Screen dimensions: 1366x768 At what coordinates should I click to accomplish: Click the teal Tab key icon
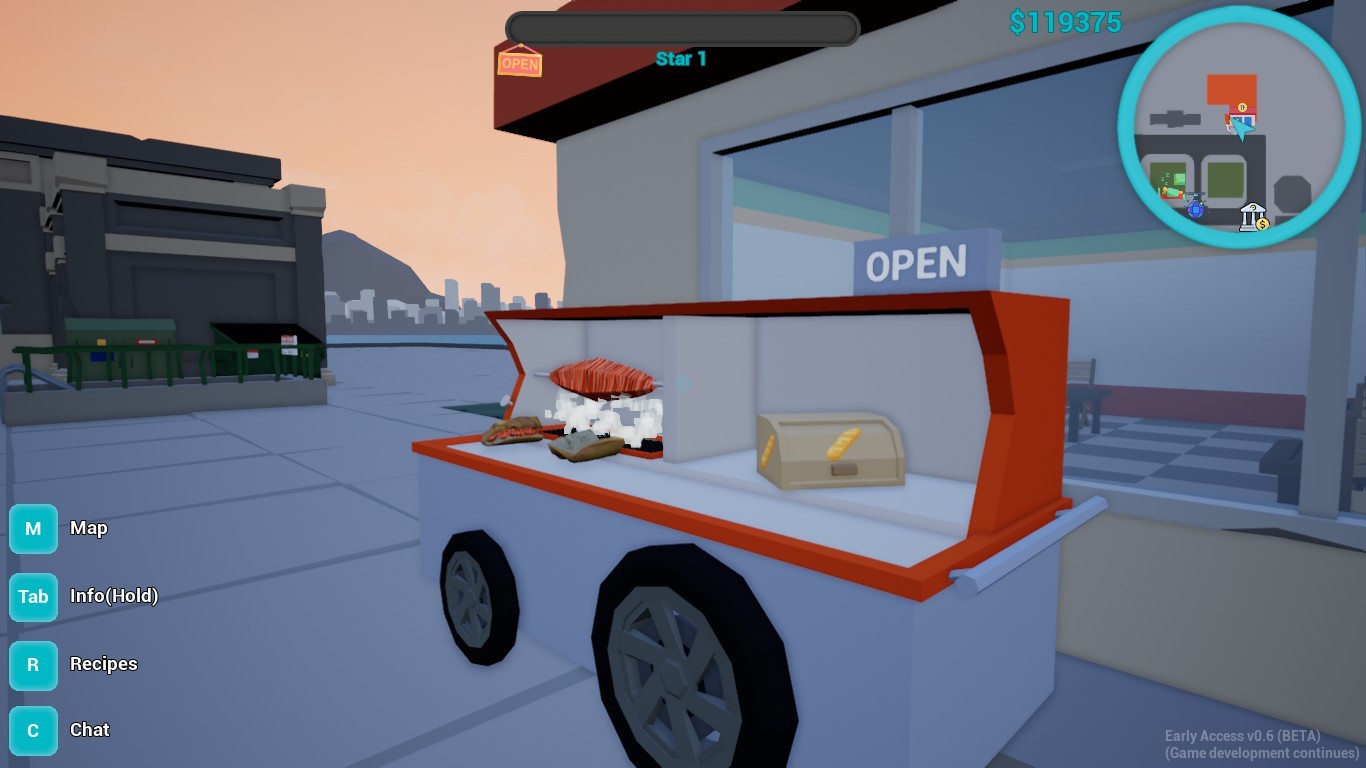pyautogui.click(x=33, y=597)
